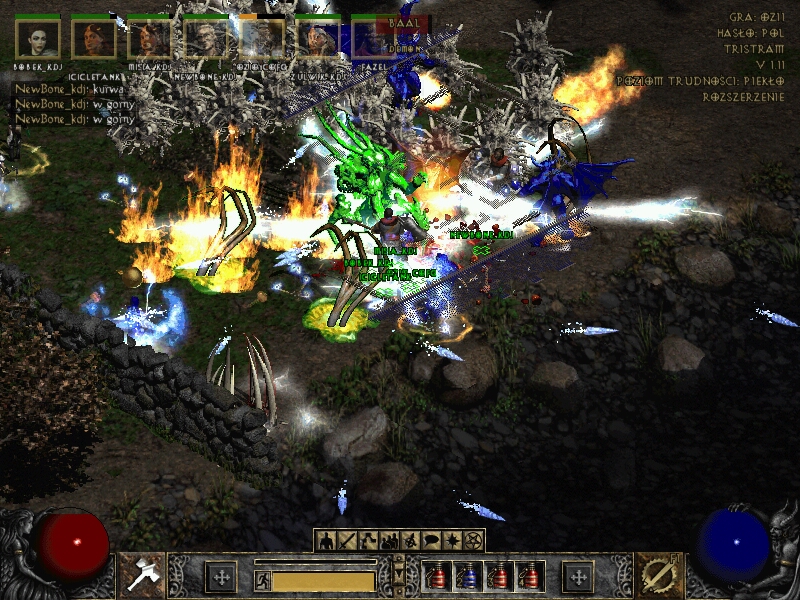Screen dimensions: 800x600
Task: Select the right-click aura skill button
Action: tap(657, 576)
